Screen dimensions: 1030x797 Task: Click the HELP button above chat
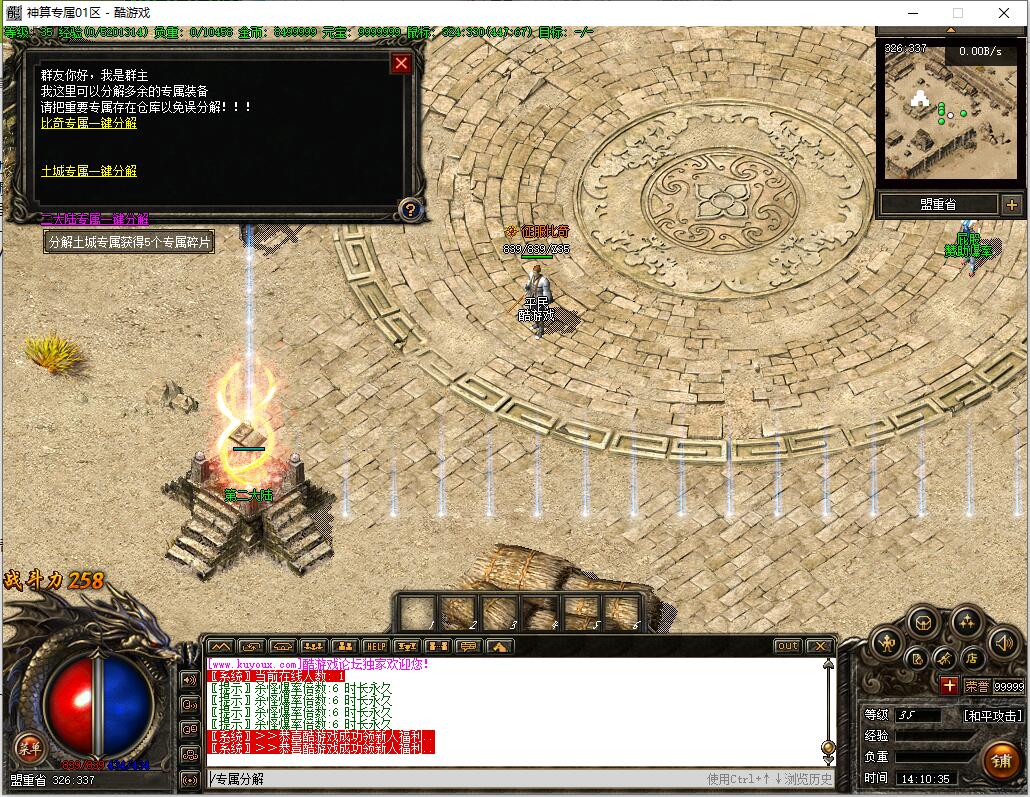375,646
